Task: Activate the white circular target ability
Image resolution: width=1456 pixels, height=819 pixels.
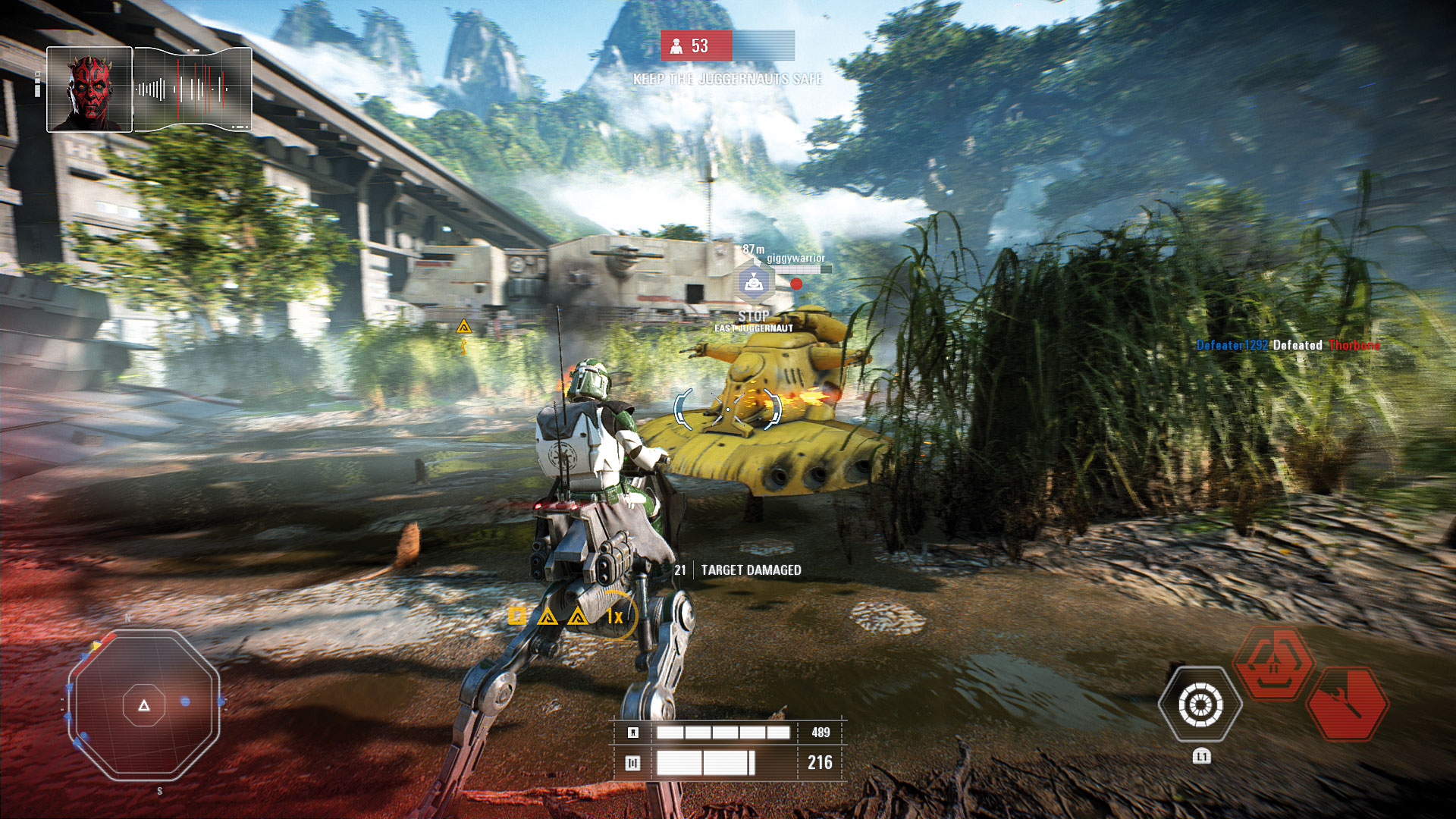Action: point(1200,704)
